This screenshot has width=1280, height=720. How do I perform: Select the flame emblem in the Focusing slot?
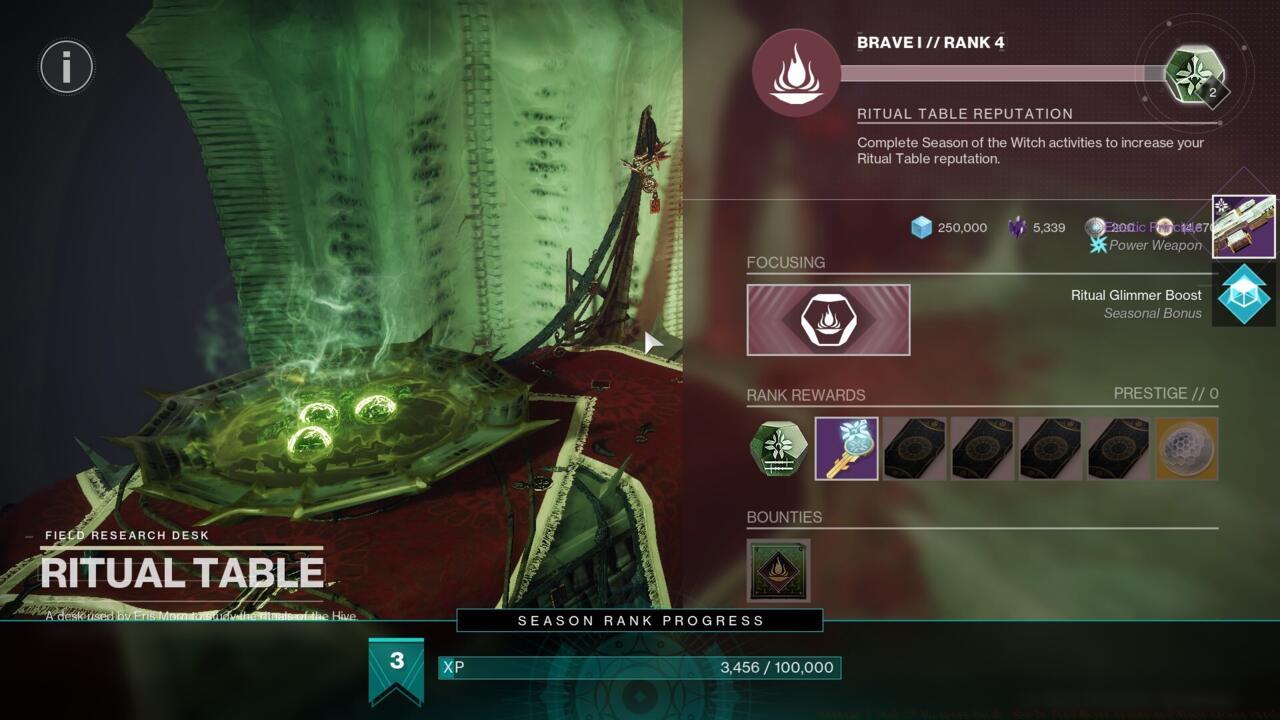[829, 319]
